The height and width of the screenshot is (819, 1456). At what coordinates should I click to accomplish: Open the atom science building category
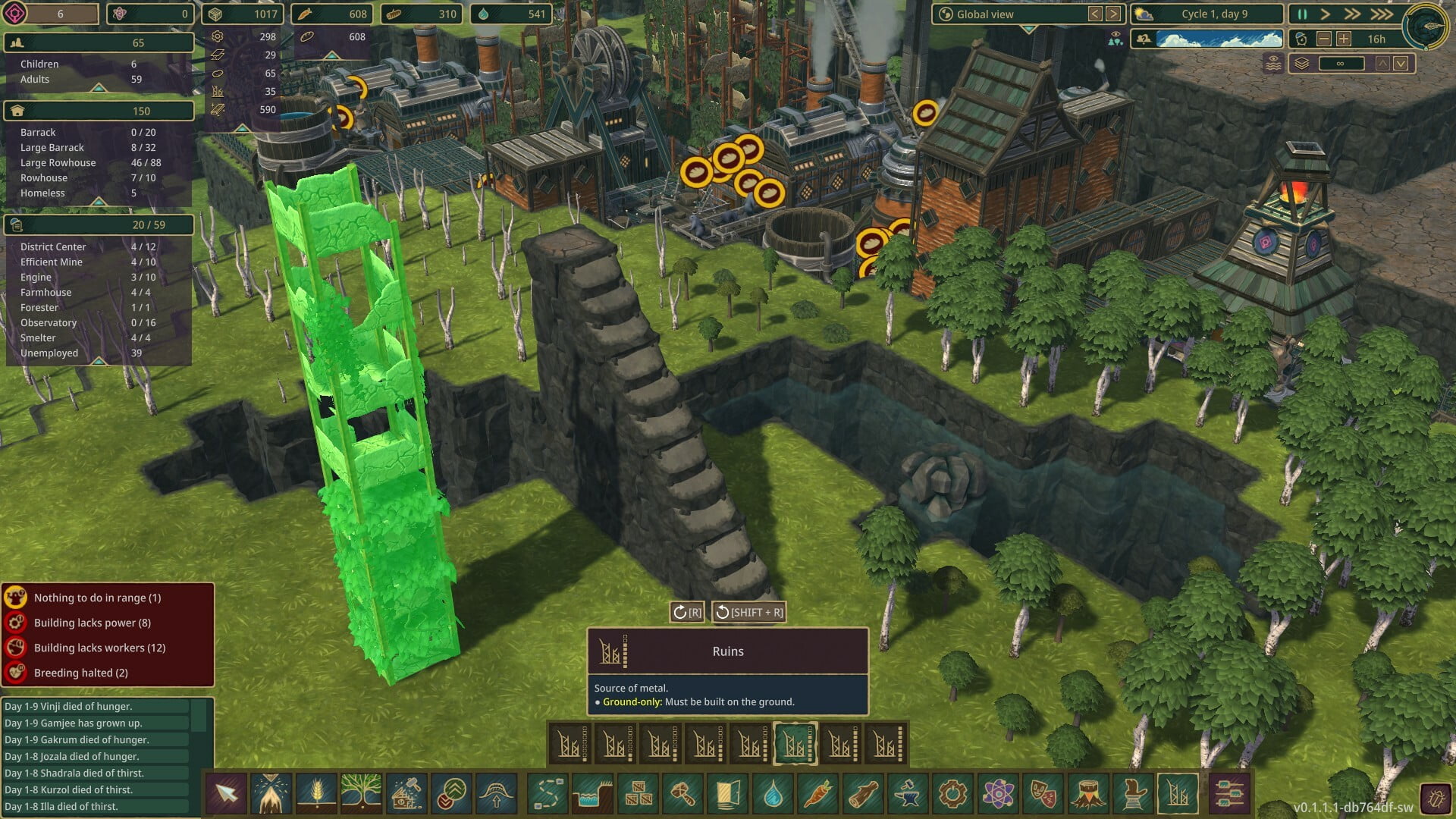998,794
